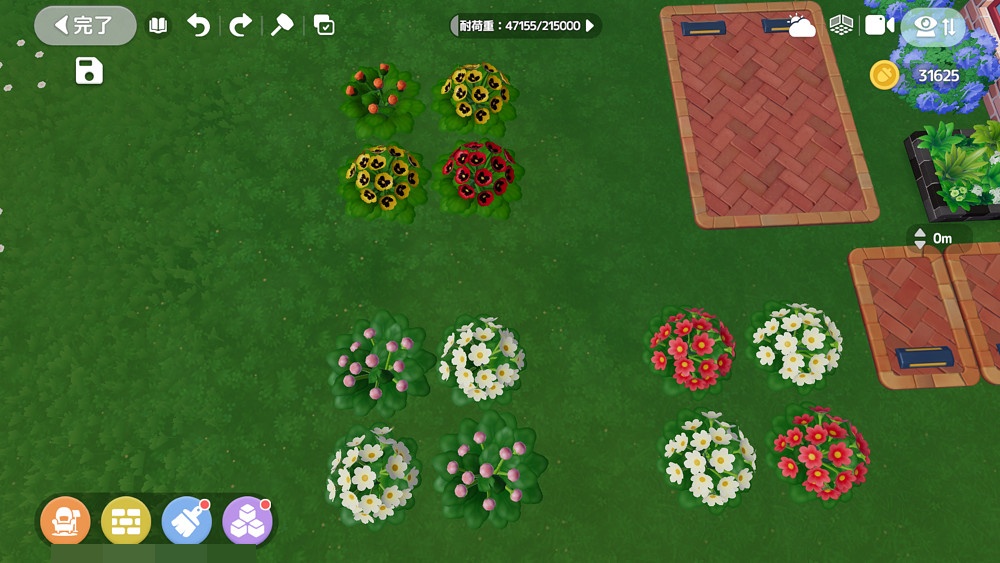
Task: Open the book guide icon
Action: tap(158, 26)
